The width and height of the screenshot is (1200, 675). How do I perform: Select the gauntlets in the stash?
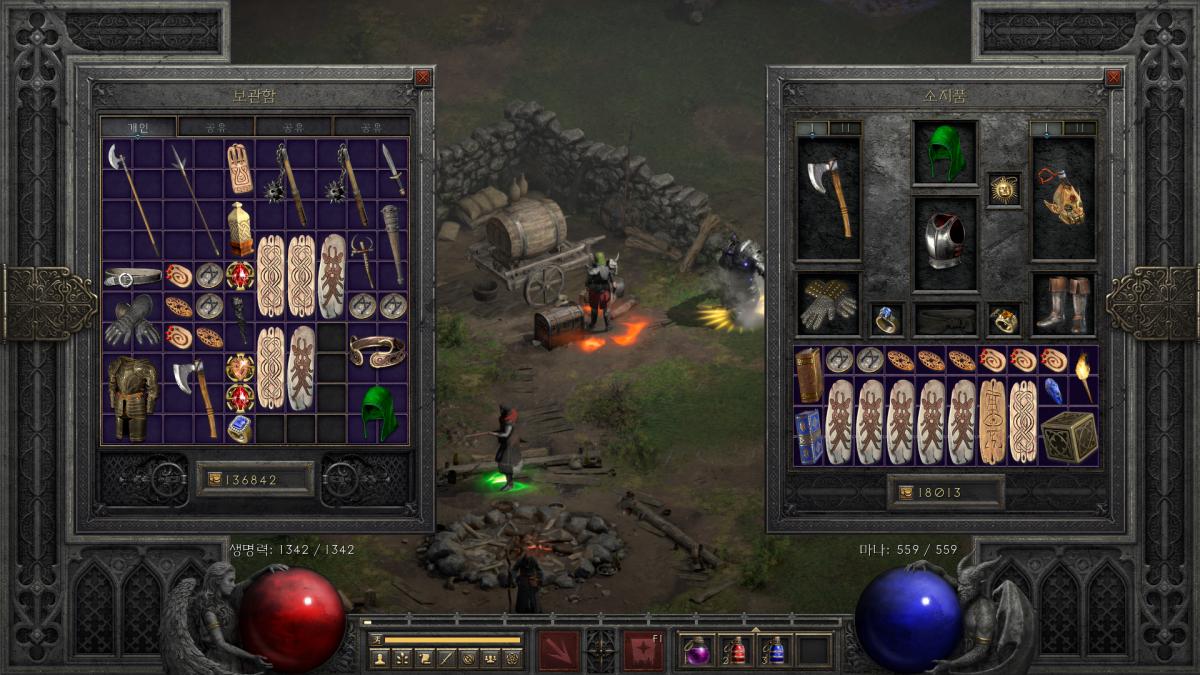coord(132,320)
